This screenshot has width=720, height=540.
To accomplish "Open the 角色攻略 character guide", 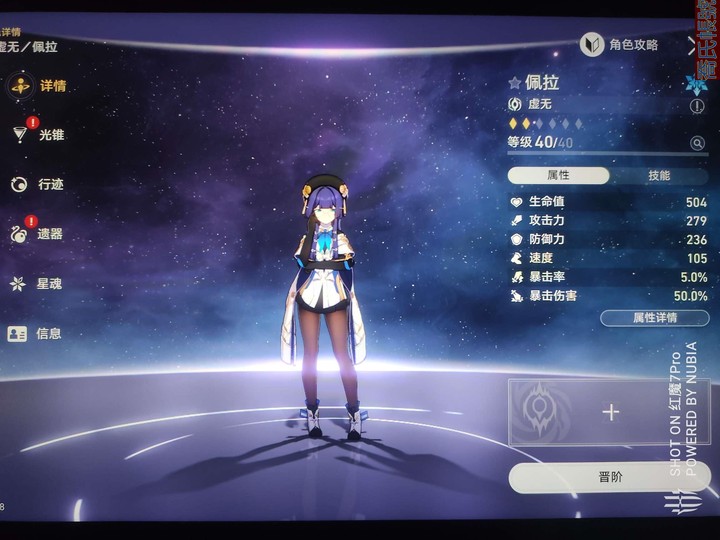I will click(x=622, y=45).
